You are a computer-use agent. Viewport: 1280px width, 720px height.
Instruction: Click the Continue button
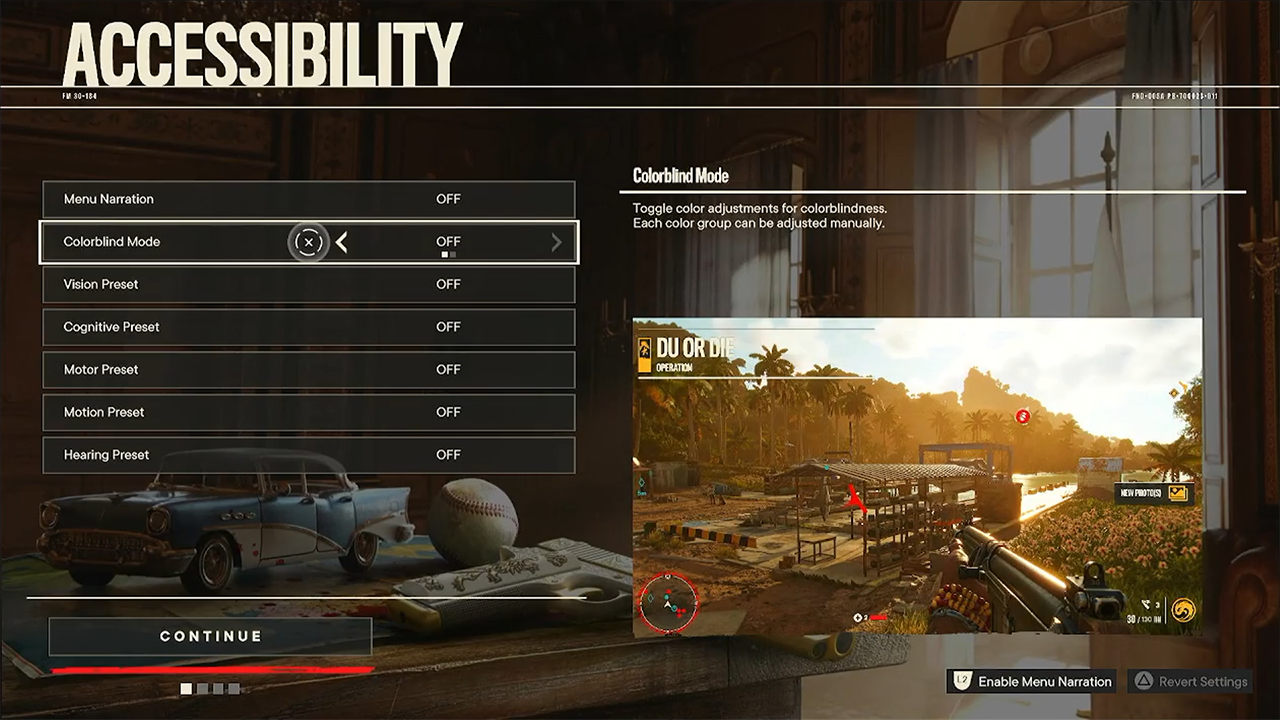(210, 637)
